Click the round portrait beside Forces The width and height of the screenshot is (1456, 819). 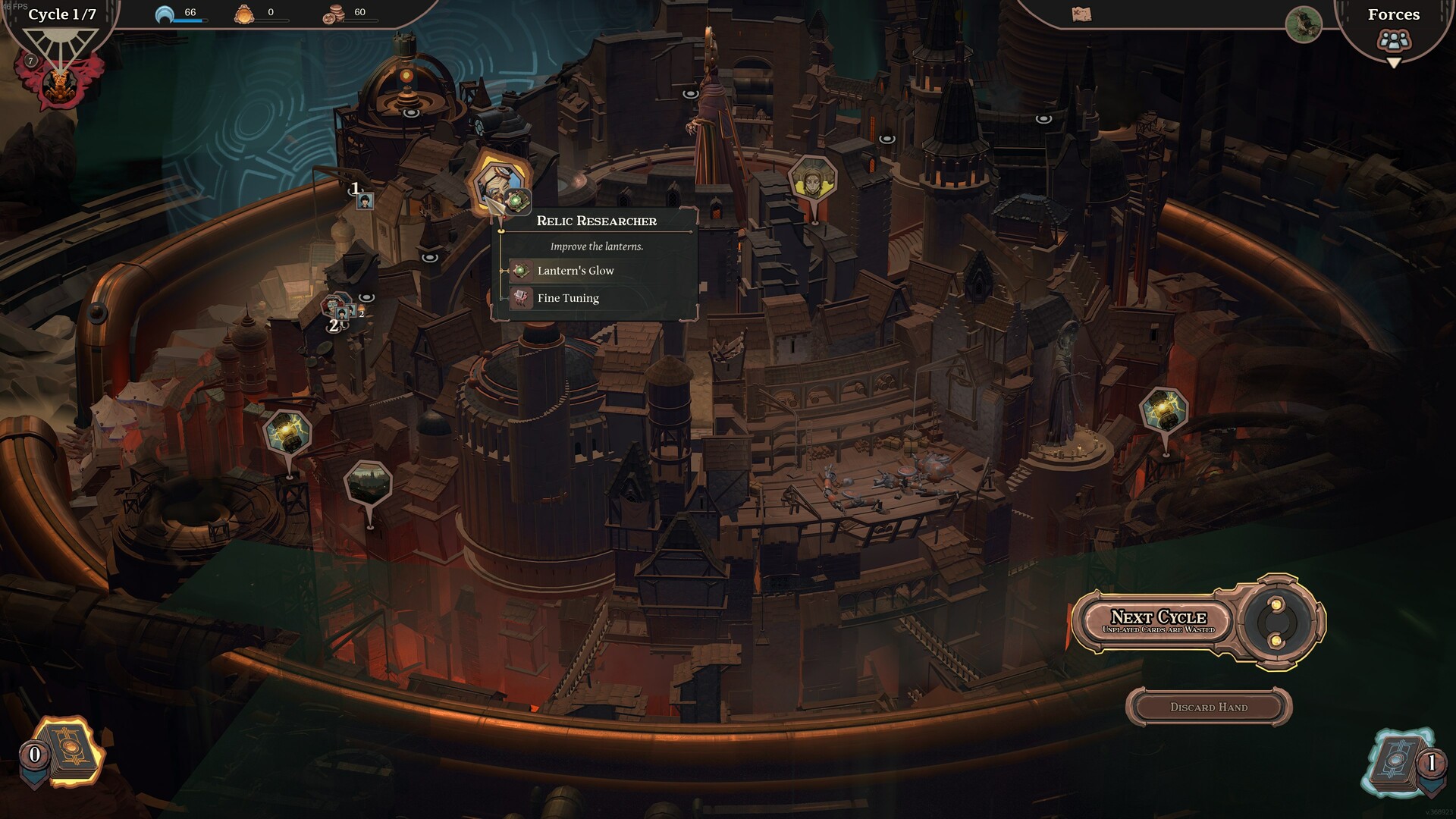point(1304,24)
